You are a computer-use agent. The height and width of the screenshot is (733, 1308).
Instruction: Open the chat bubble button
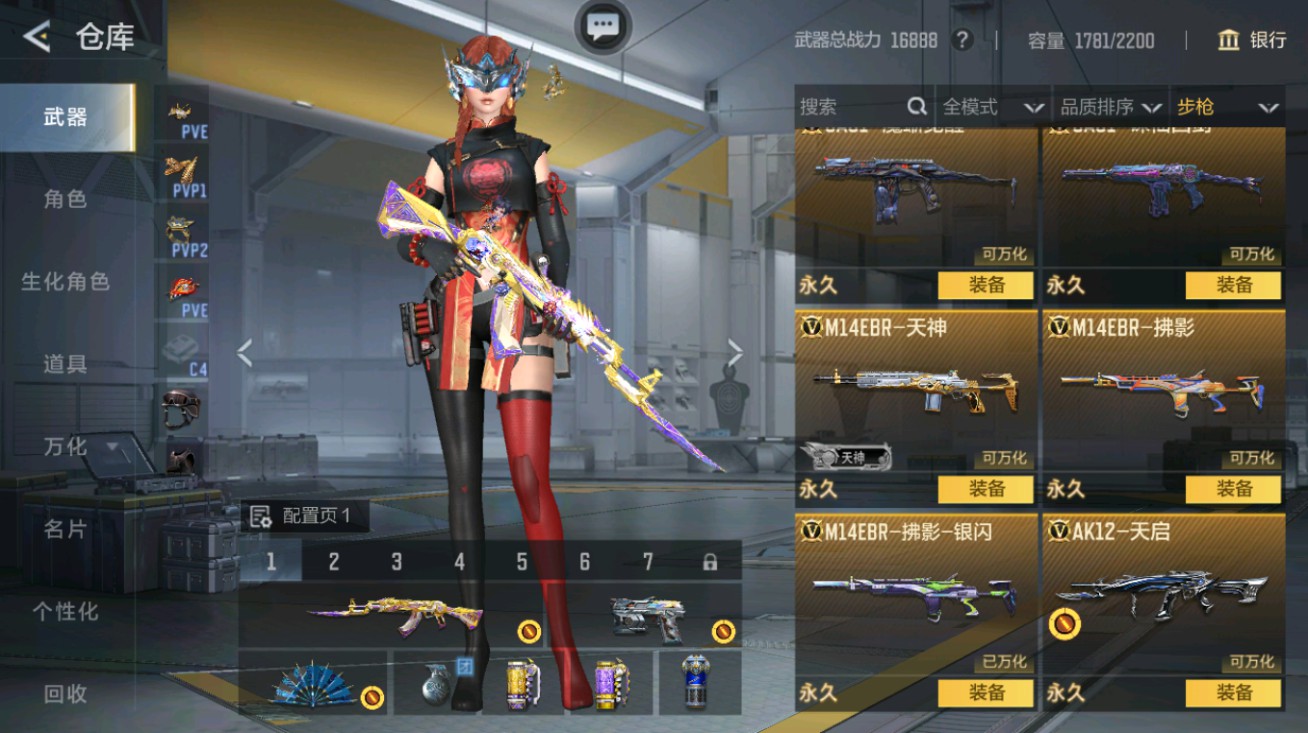[x=603, y=27]
